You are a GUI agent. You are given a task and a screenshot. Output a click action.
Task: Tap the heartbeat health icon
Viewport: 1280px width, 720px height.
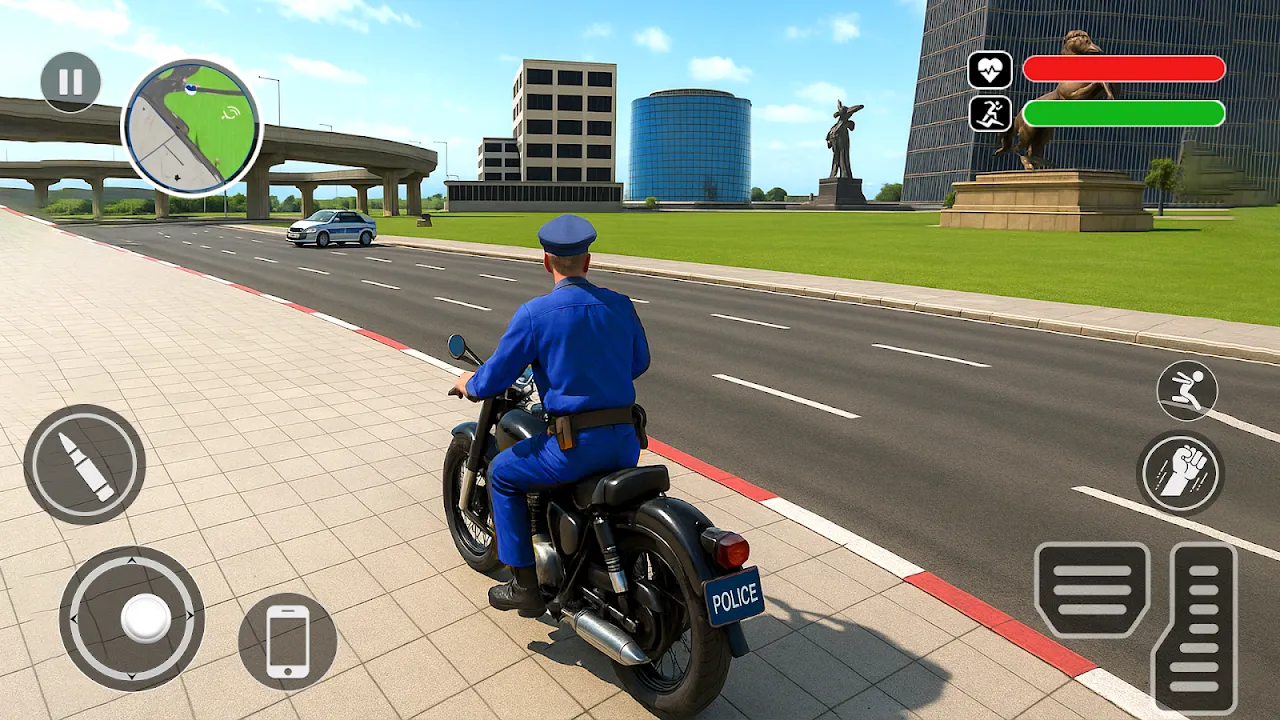tap(990, 69)
